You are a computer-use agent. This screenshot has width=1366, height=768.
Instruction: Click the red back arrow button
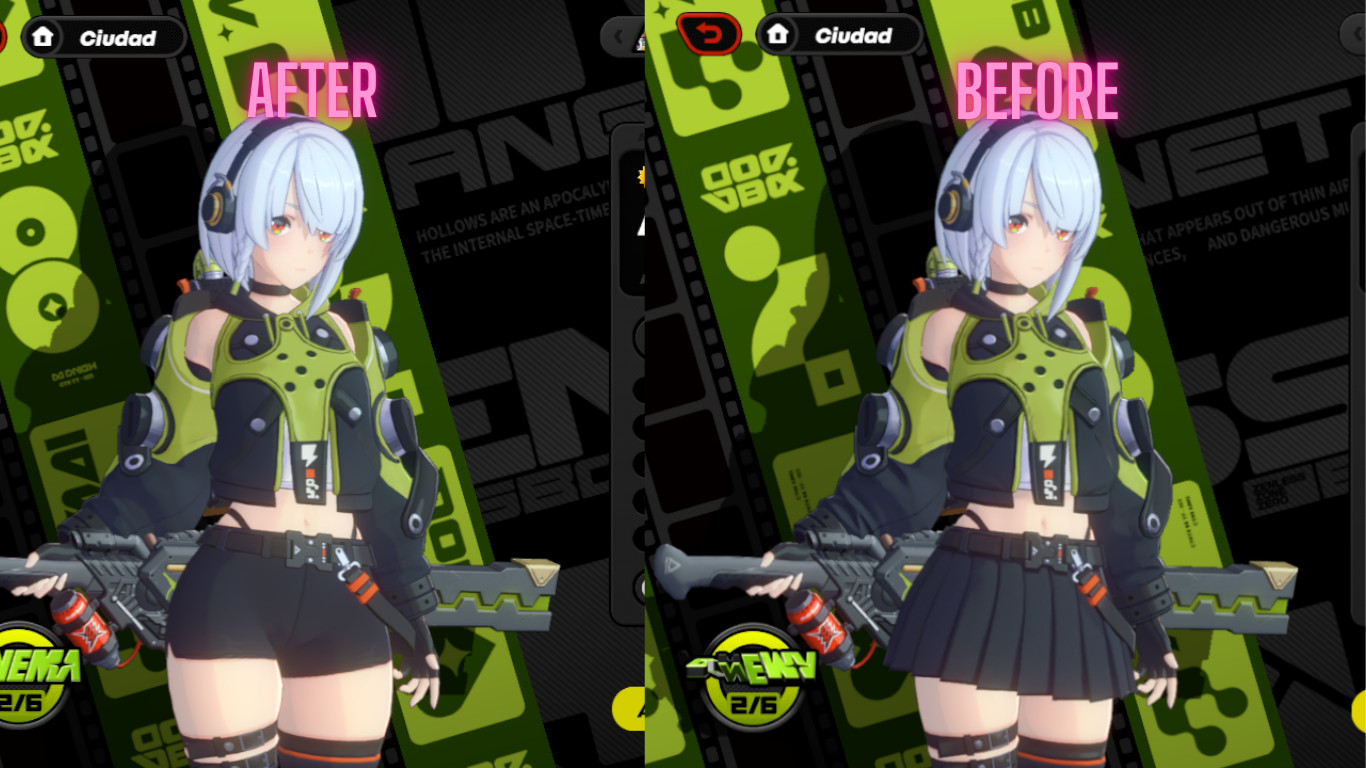[710, 33]
